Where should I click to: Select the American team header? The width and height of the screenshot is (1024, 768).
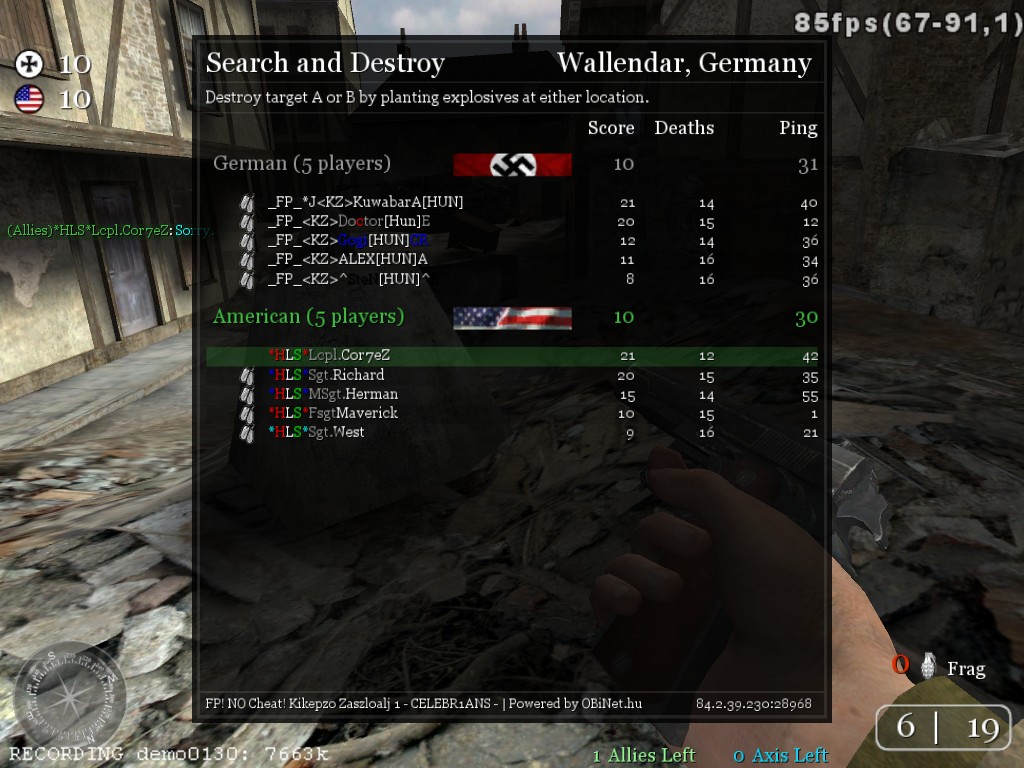pyautogui.click(x=308, y=317)
